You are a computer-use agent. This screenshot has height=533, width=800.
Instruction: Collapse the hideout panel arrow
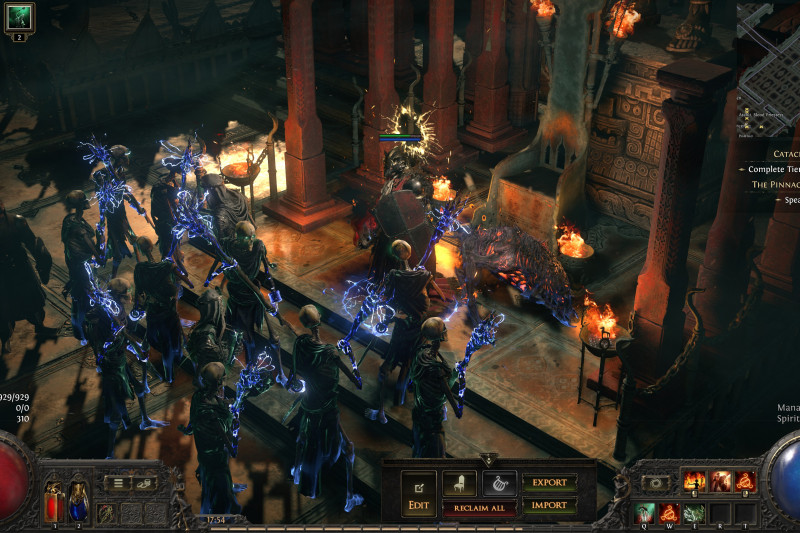[489, 460]
